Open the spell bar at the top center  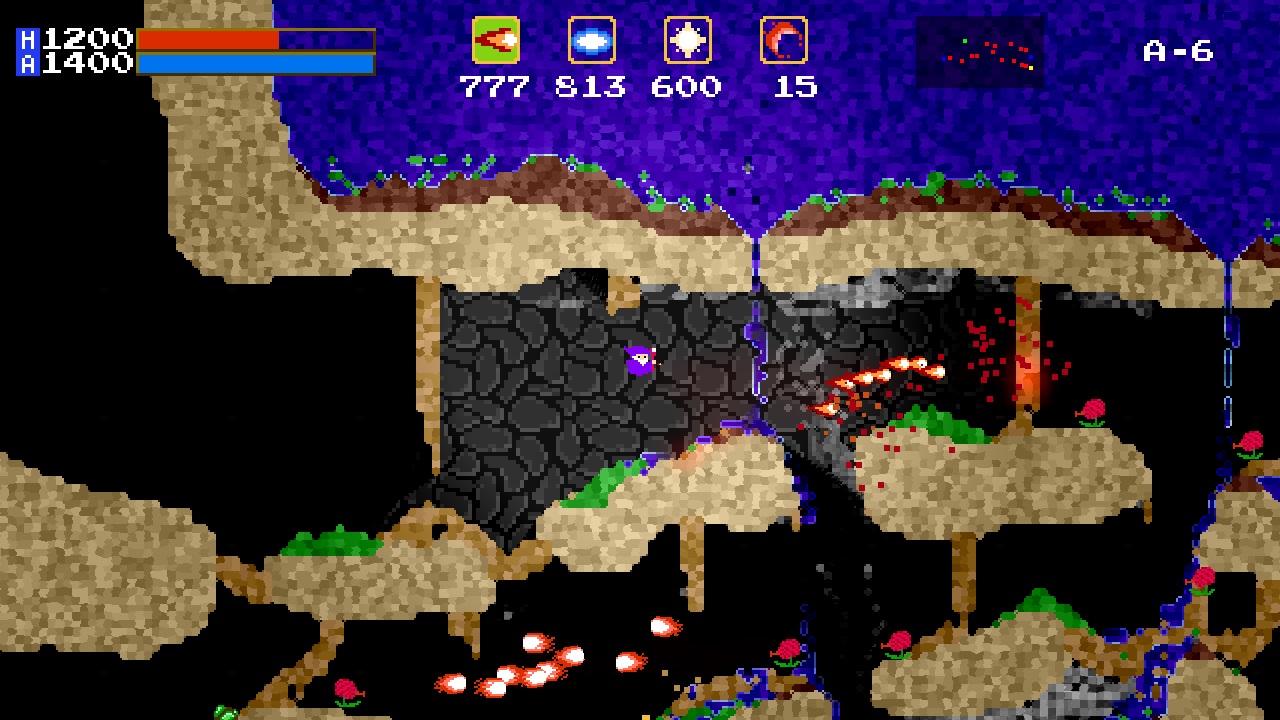640,41
